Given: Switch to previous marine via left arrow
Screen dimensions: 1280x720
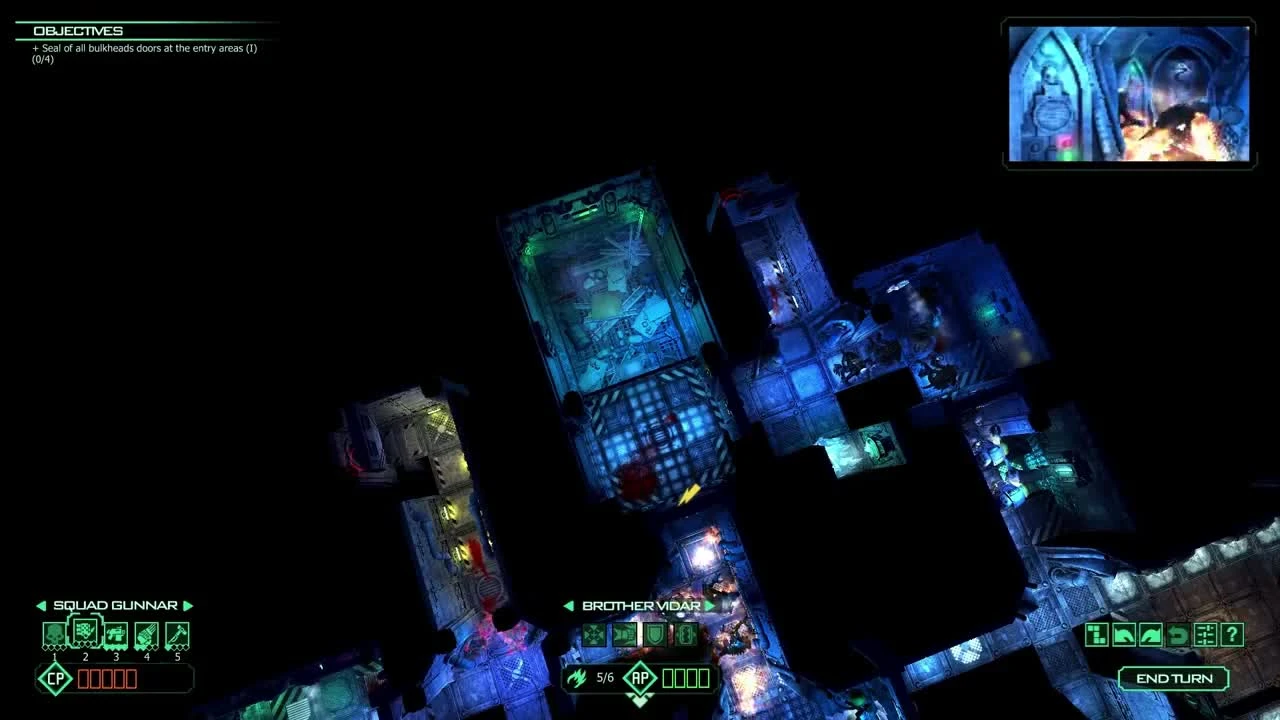Looking at the screenshot, I should pos(568,605).
